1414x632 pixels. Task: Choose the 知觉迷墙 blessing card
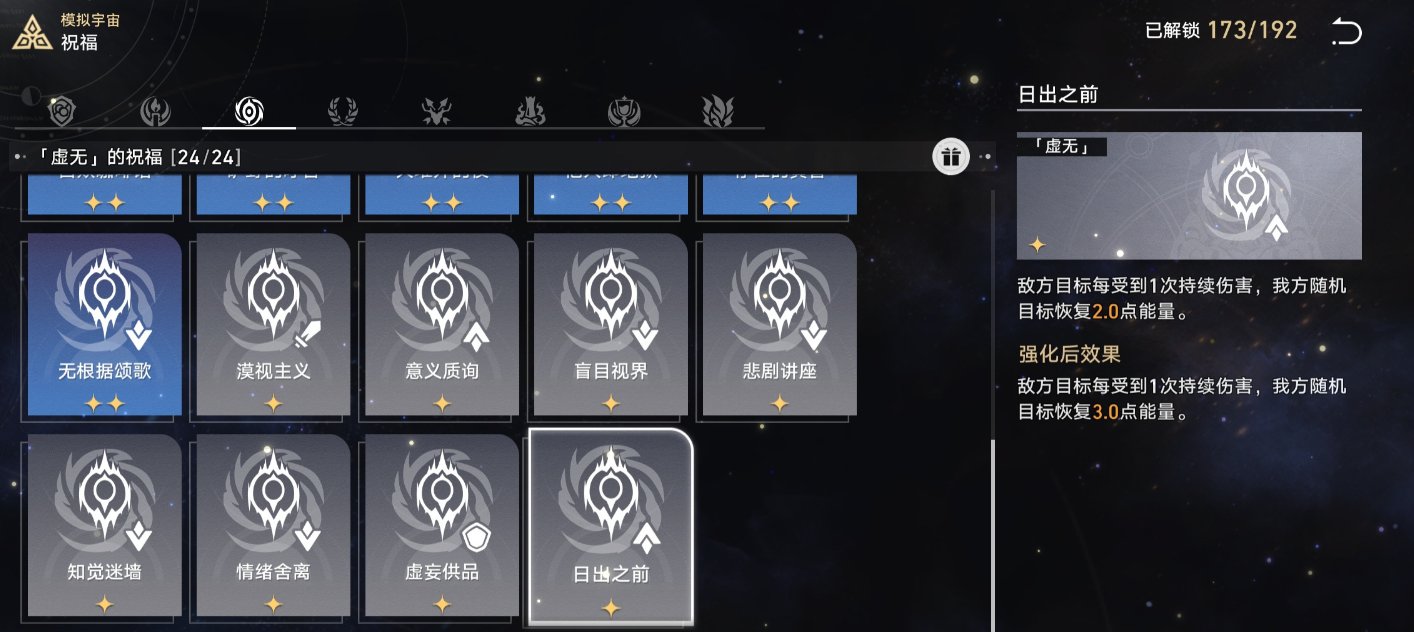point(105,525)
